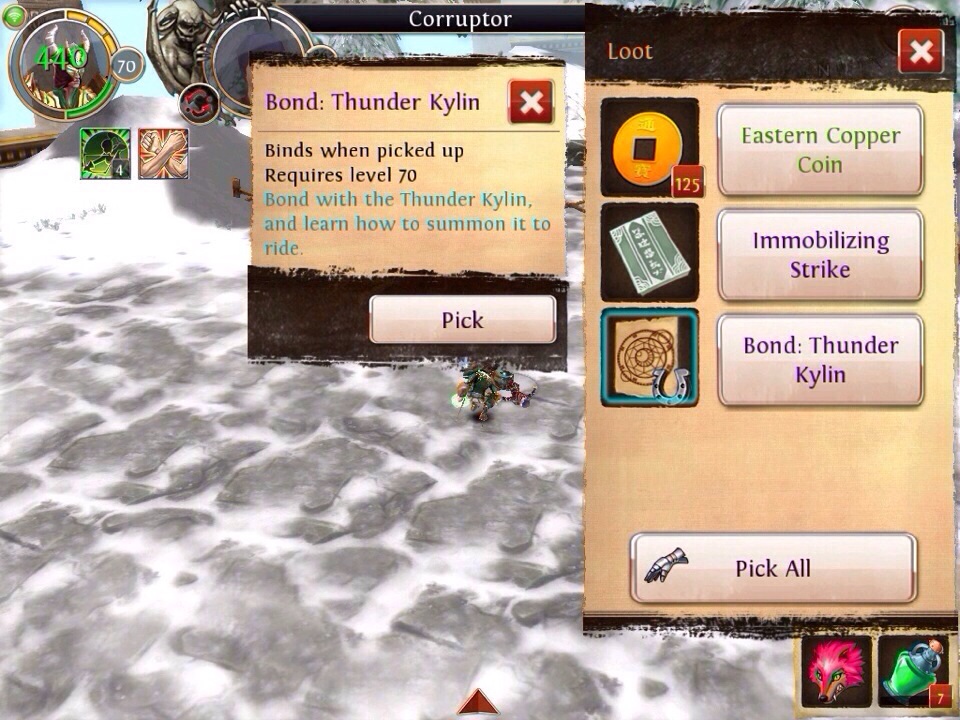This screenshot has width=960, height=720.
Task: Select the Eastern Copper Coin button
Action: pyautogui.click(x=820, y=150)
